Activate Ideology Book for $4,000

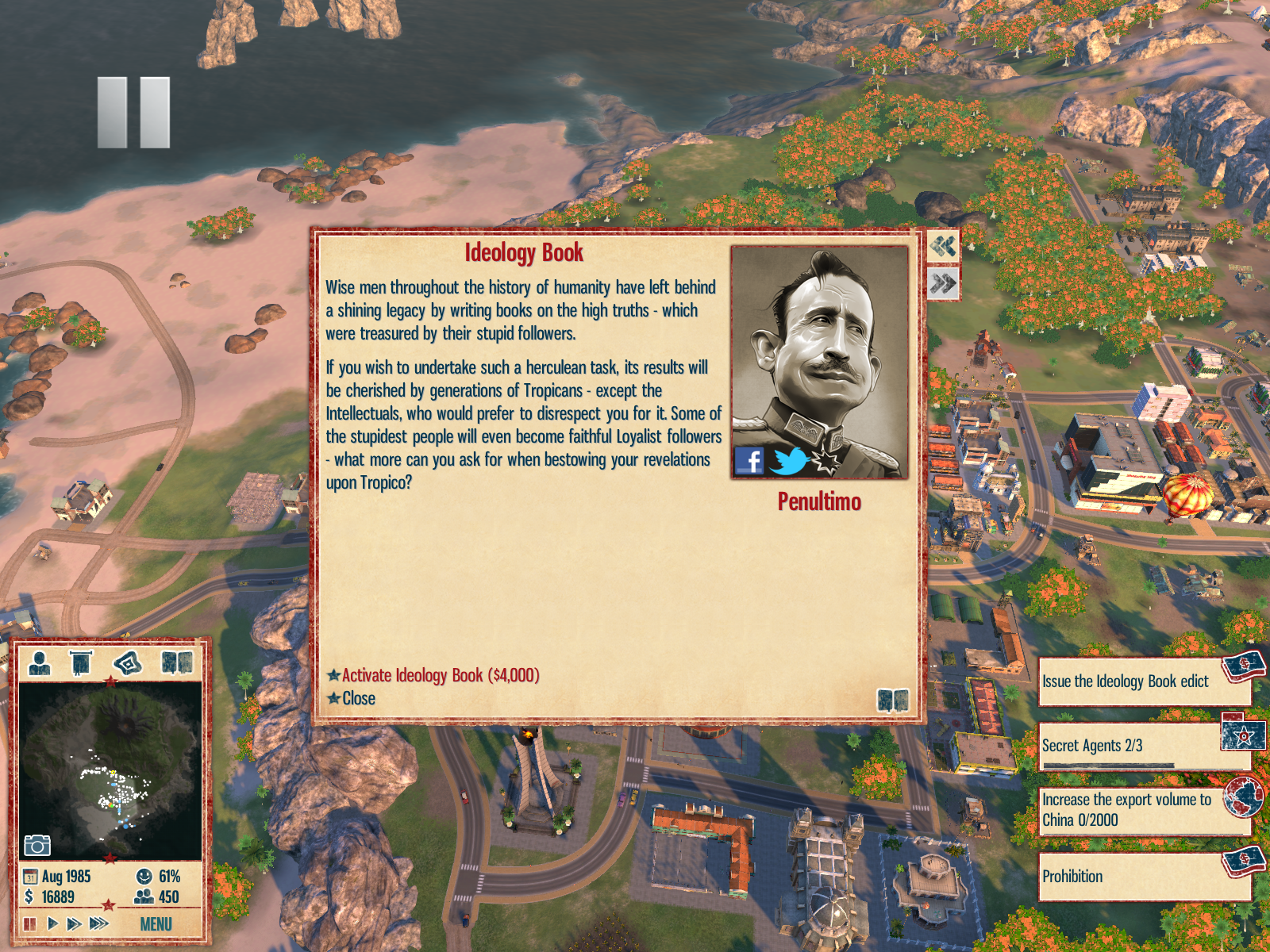[x=440, y=675]
